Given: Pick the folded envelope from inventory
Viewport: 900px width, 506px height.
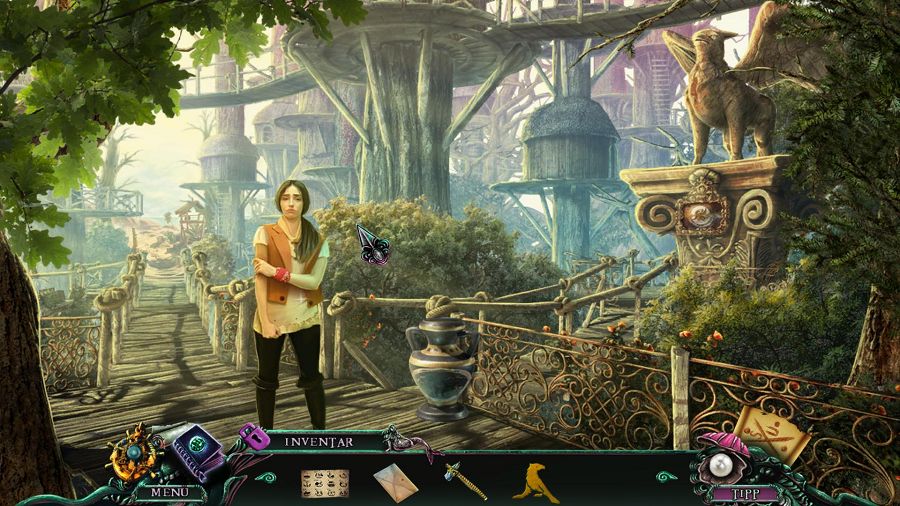Looking at the screenshot, I should [x=395, y=483].
